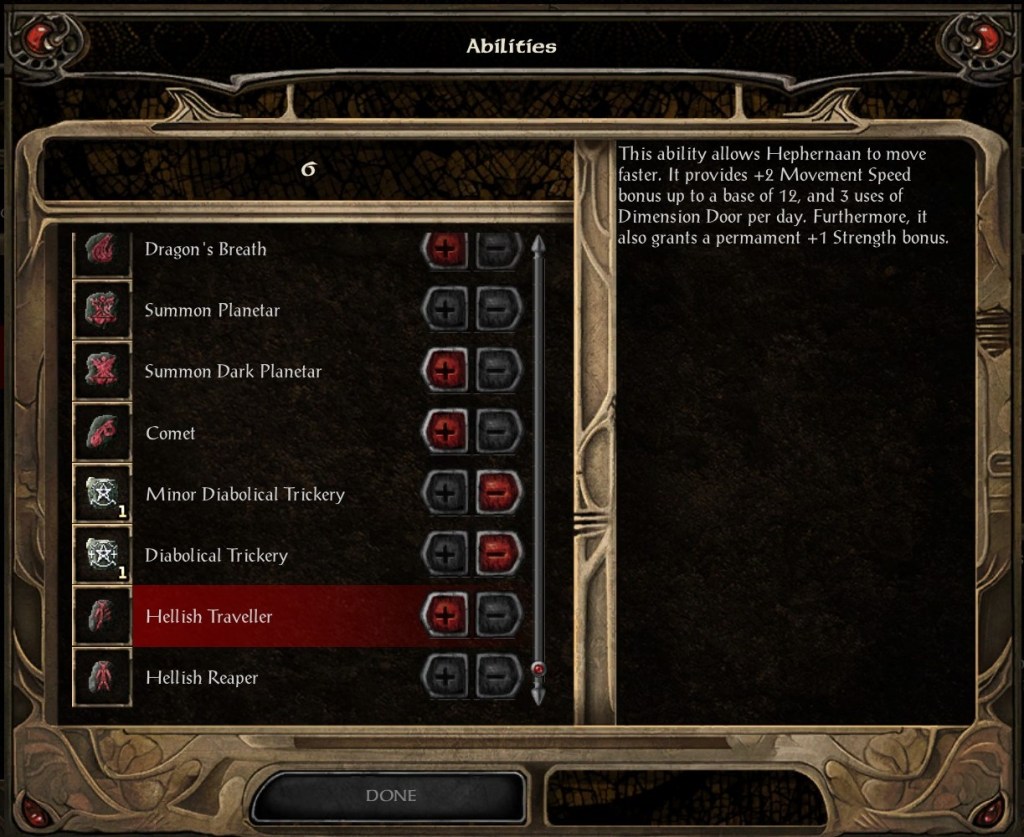Select the Summon Planetar icon
This screenshot has width=1024, height=837.
pyautogui.click(x=103, y=310)
